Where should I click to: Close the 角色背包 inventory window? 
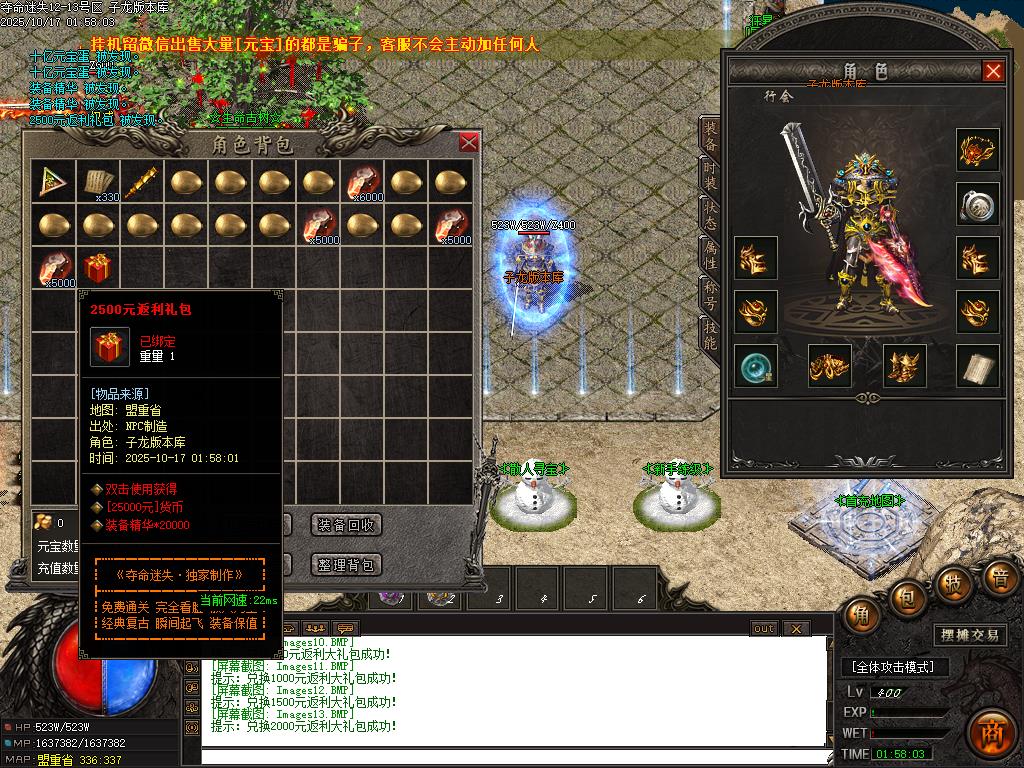[468, 142]
